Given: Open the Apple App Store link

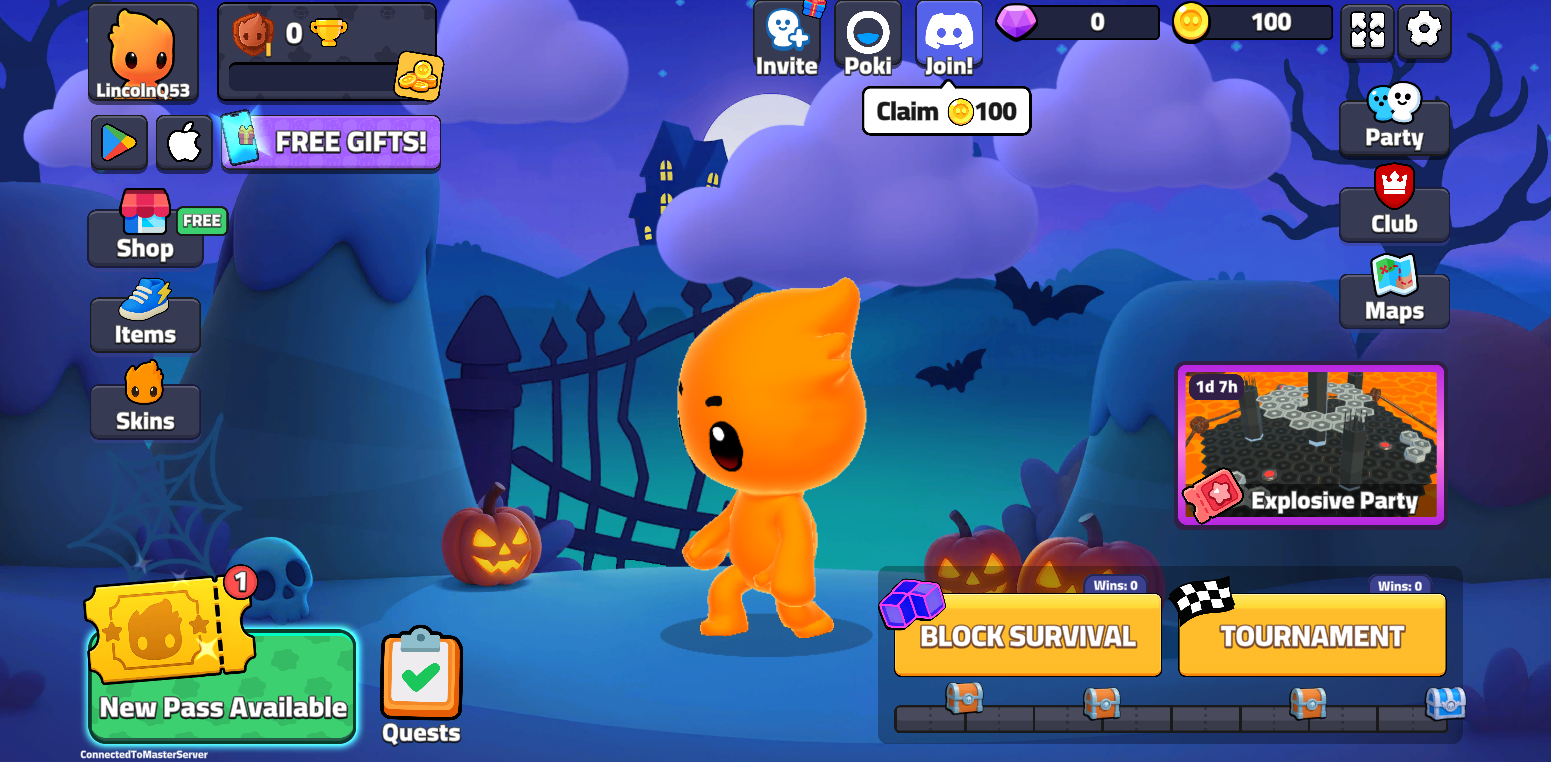Looking at the screenshot, I should (x=184, y=142).
